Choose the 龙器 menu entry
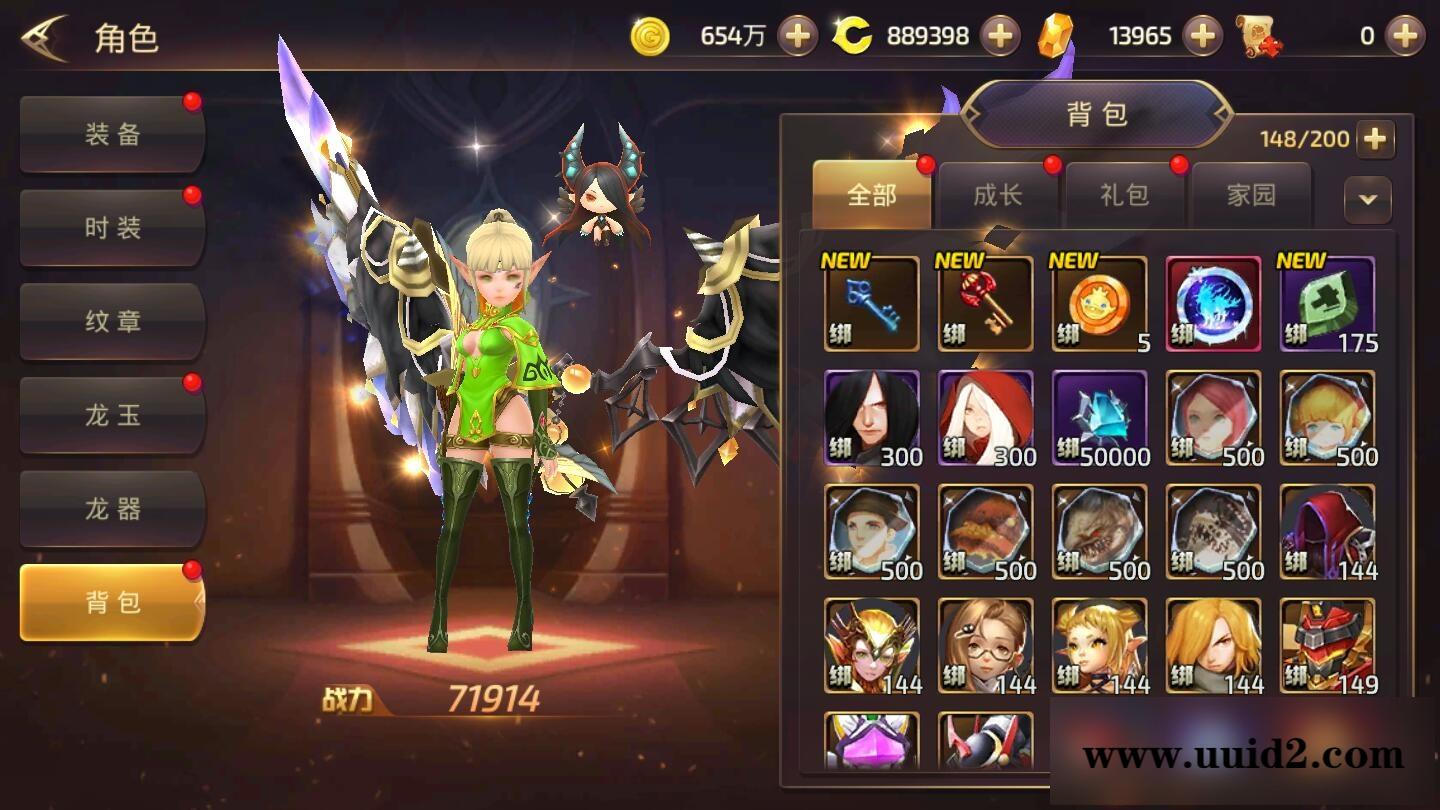The image size is (1440, 810). [112, 509]
